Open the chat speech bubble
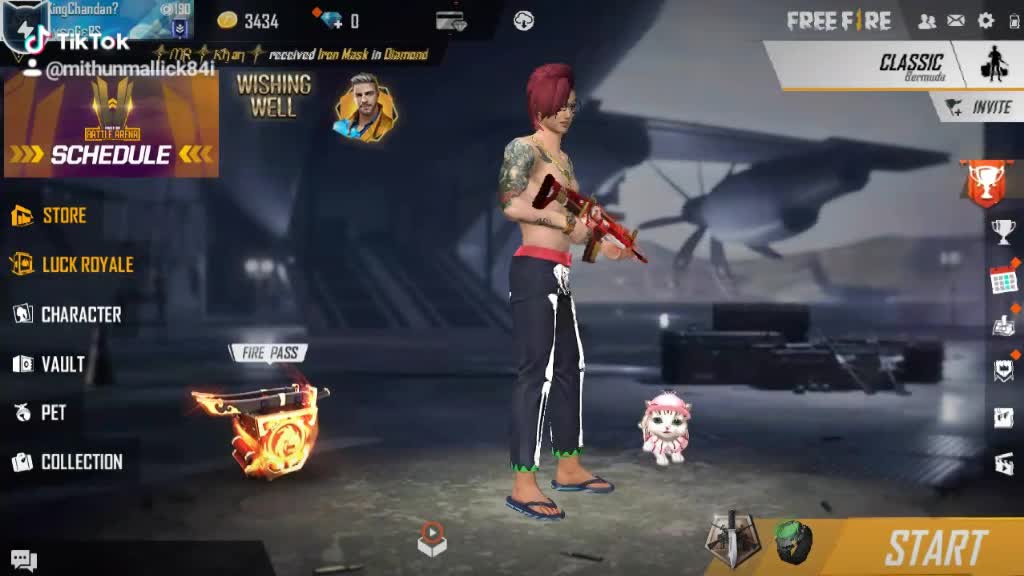This screenshot has width=1024, height=576. pos(24,561)
